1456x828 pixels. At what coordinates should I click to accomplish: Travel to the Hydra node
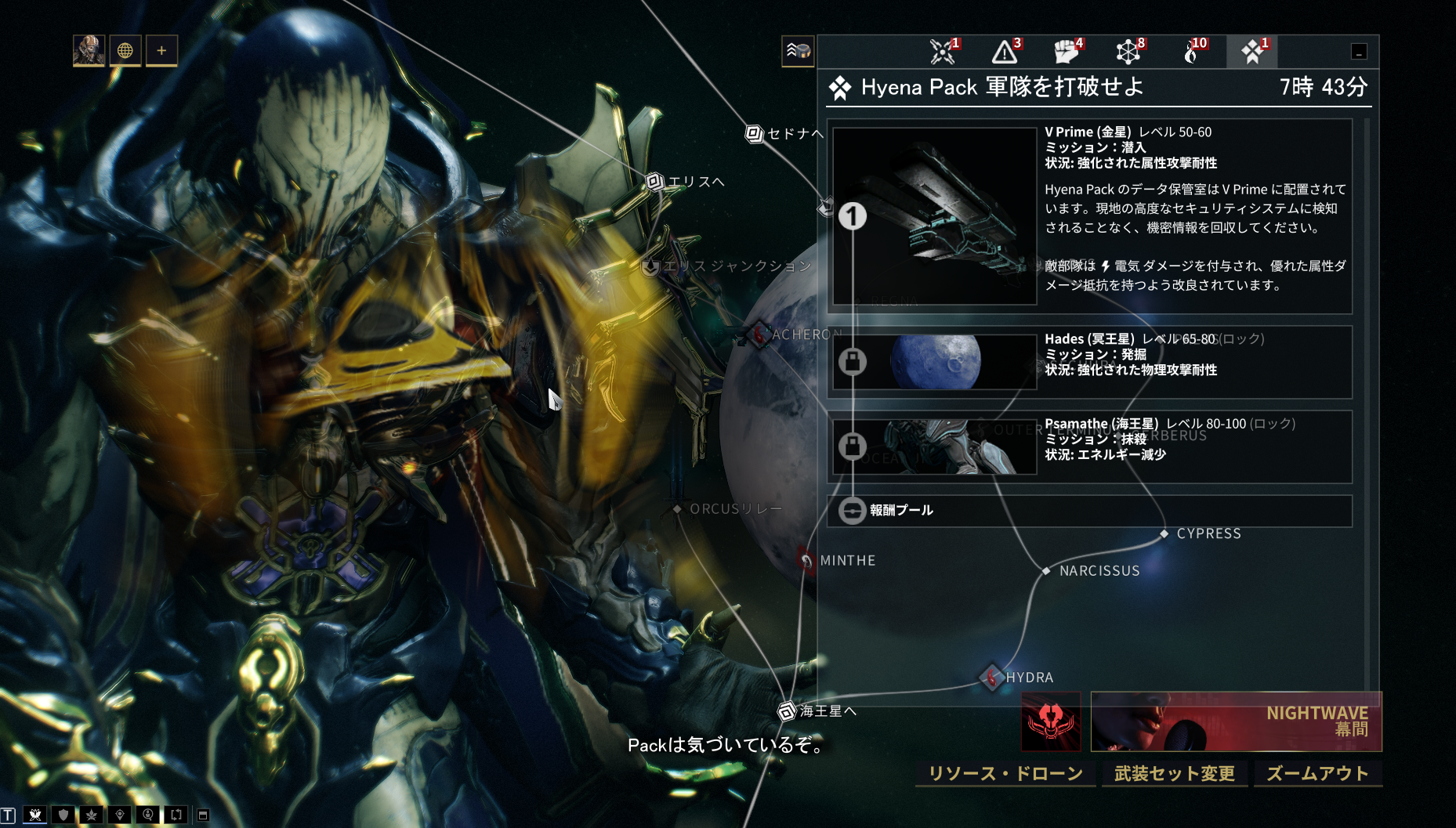pos(992,677)
